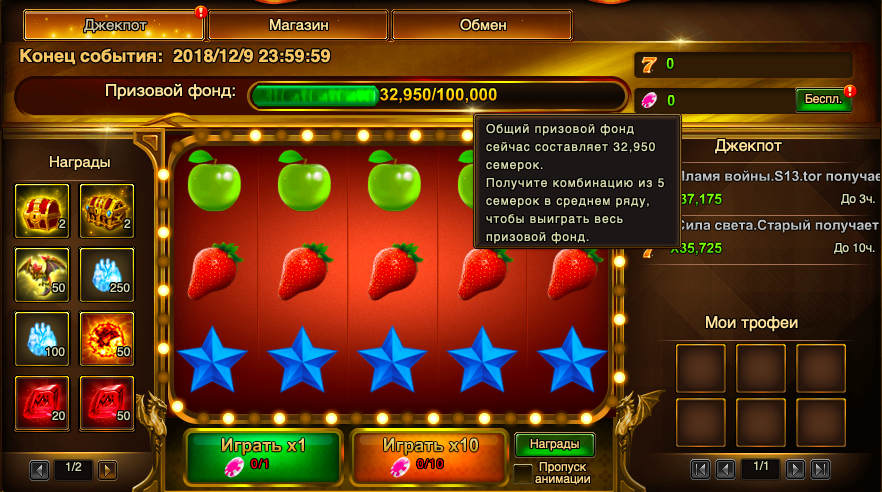Show previous trophies page
The width and height of the screenshot is (882, 492).
pyautogui.click(x=727, y=468)
